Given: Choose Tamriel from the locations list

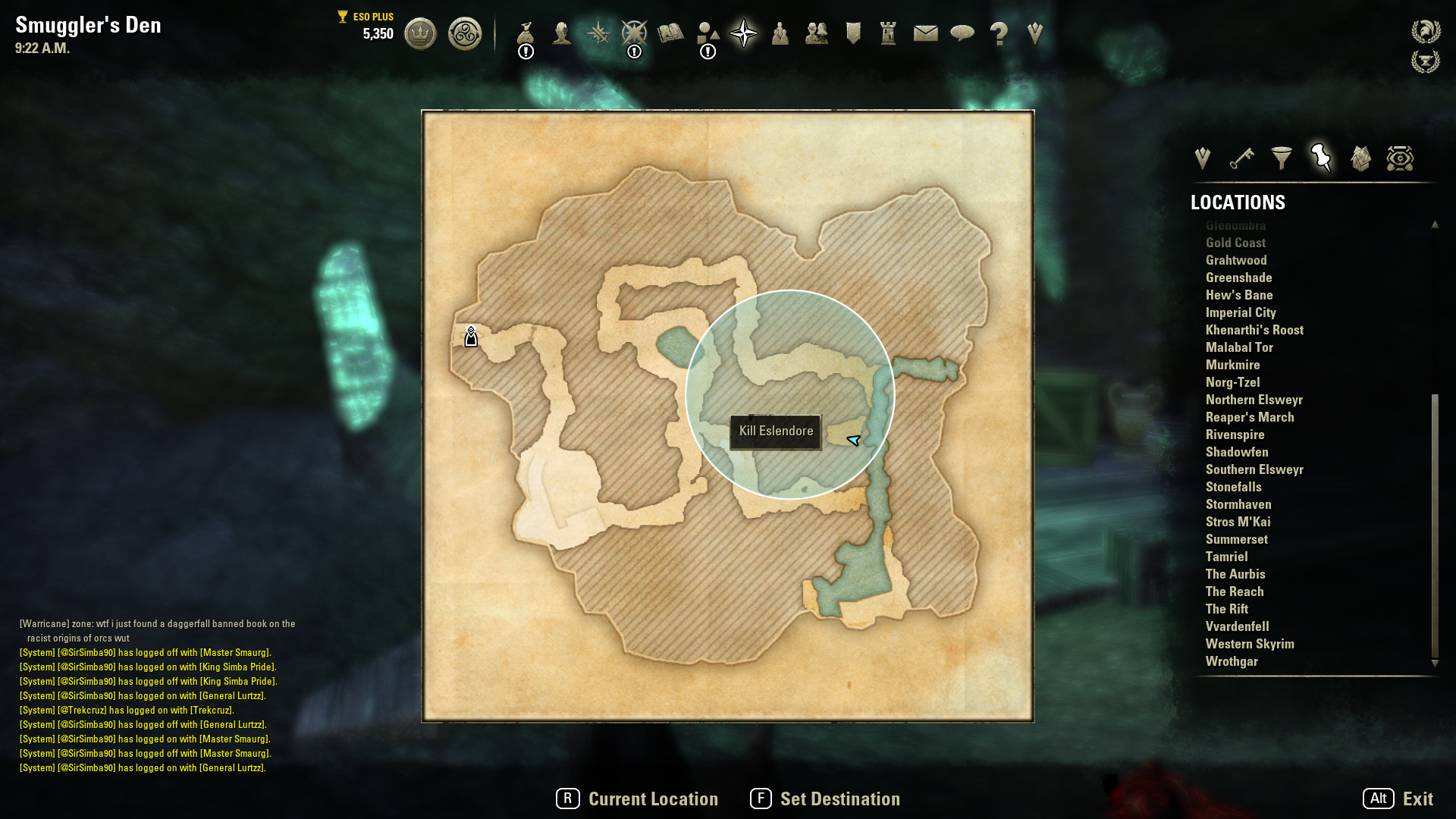Looking at the screenshot, I should [1226, 557].
